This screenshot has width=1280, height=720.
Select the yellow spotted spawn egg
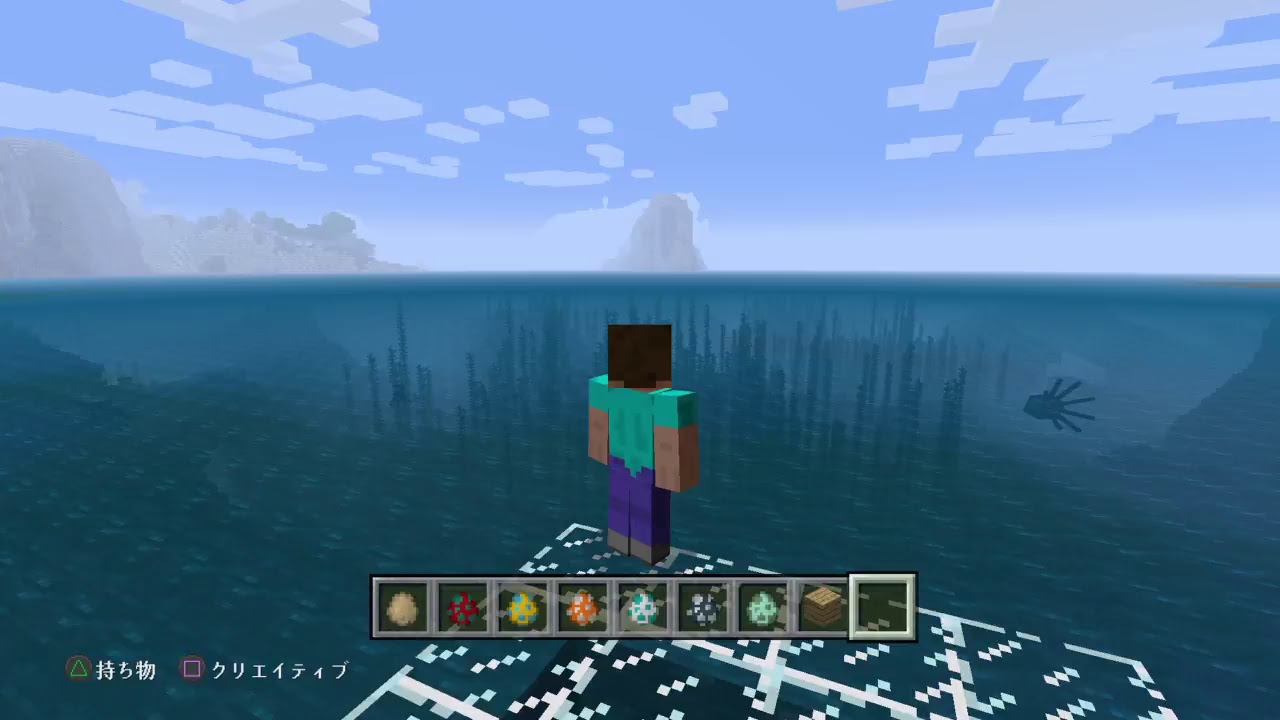coord(523,607)
